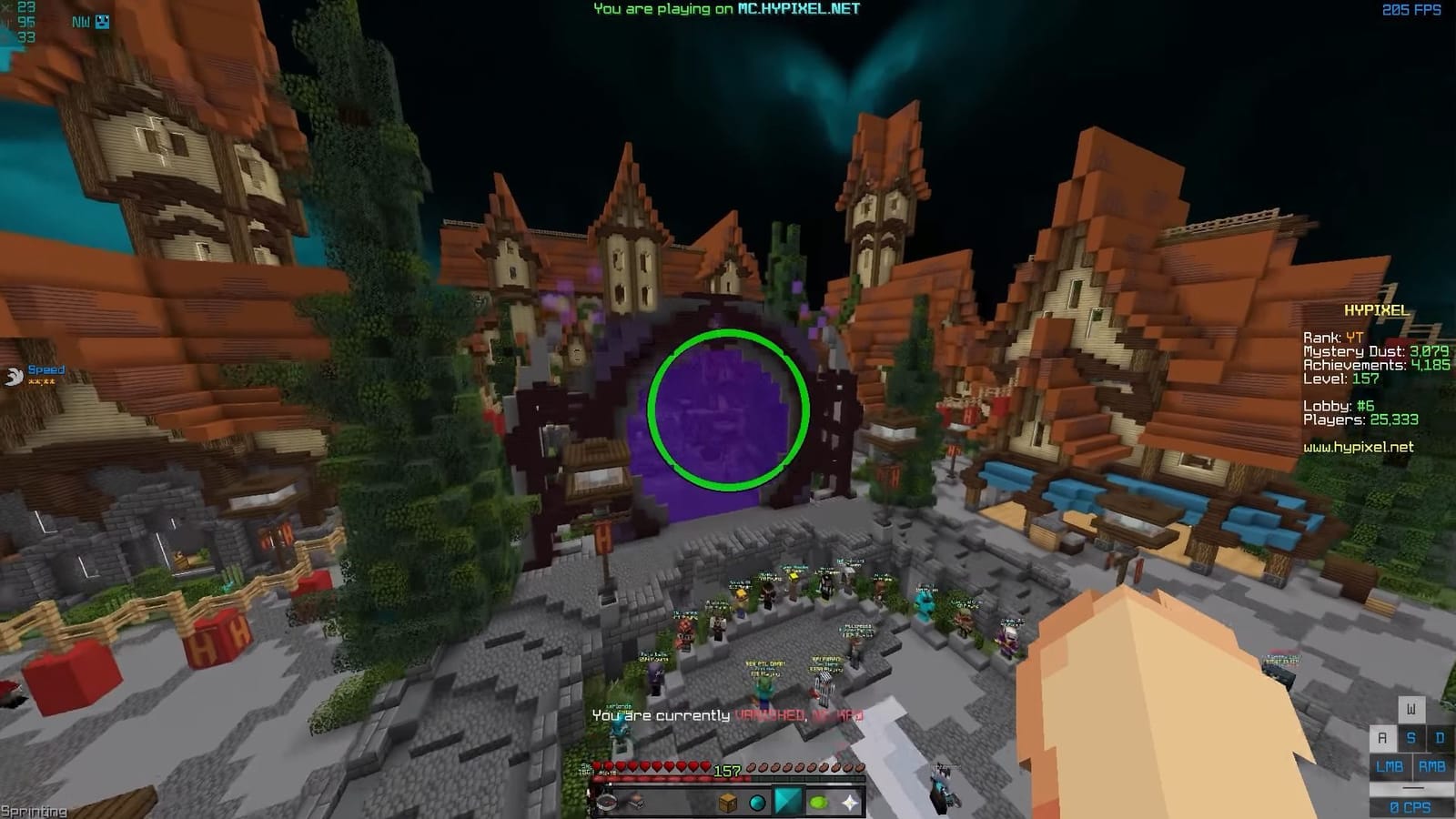Open the Game Menu compass in hotbar
The image size is (1456, 819).
click(607, 803)
